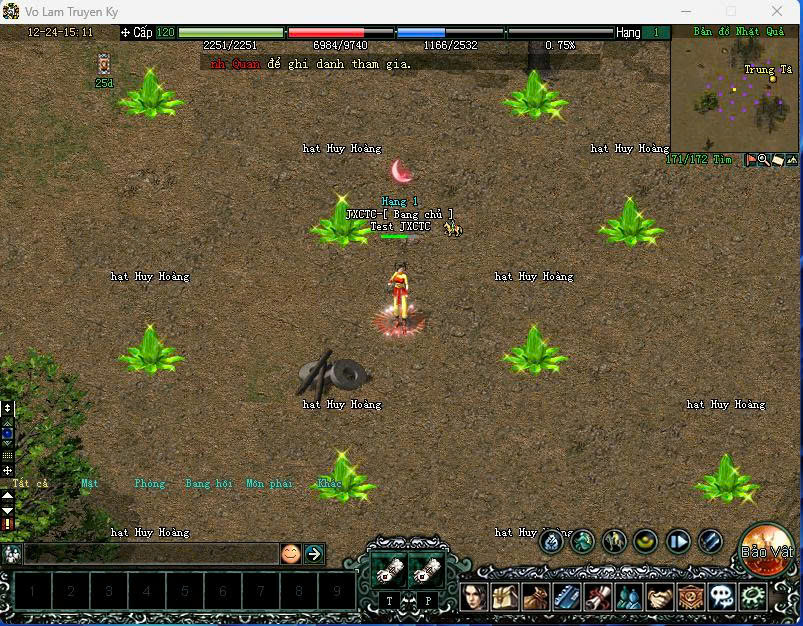Click the handshake icon in bottom bar
Image resolution: width=803 pixels, height=626 pixels.
click(x=658, y=597)
